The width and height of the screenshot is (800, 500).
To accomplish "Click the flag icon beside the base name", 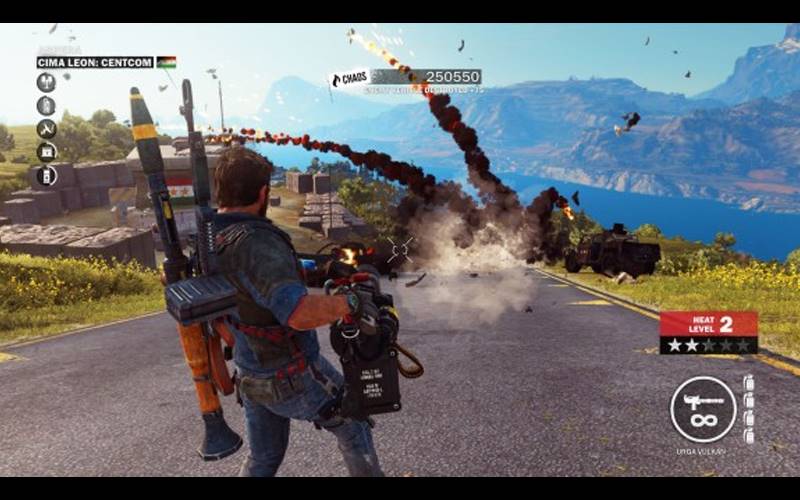I will point(166,62).
